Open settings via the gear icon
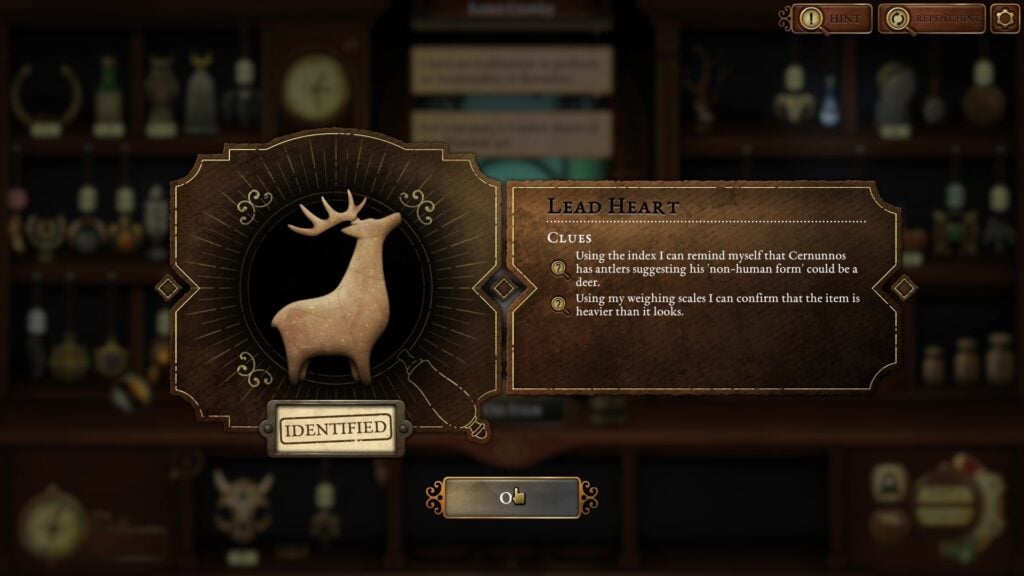This screenshot has width=1024, height=576. [1005, 18]
